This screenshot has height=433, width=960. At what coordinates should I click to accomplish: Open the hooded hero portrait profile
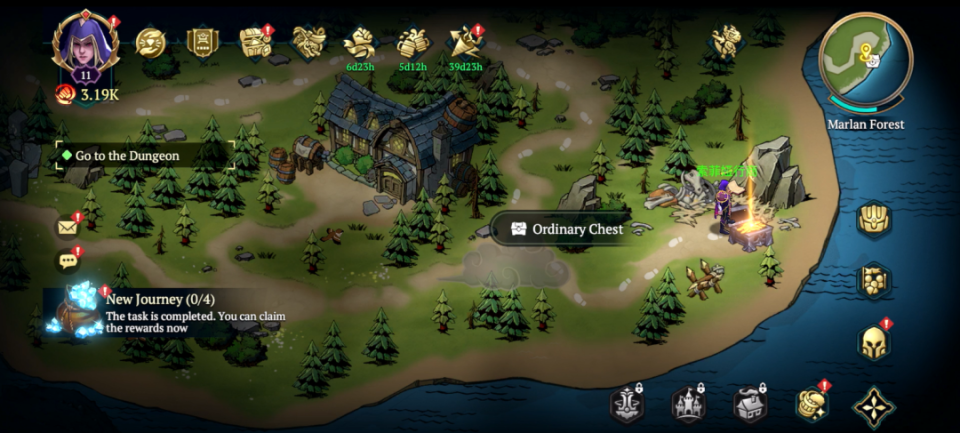85,47
